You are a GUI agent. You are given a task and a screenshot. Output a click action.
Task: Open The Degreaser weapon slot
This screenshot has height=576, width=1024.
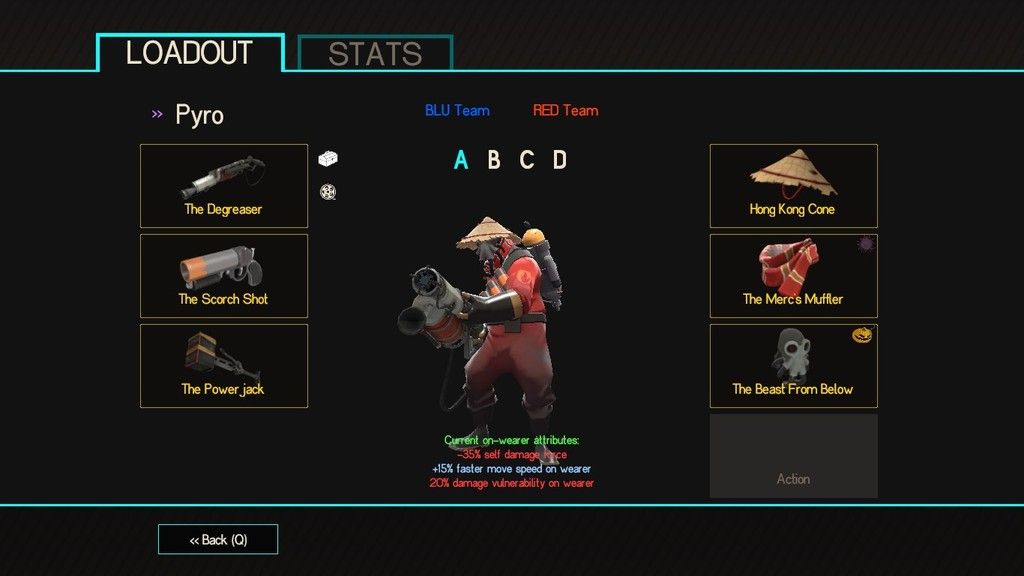224,186
